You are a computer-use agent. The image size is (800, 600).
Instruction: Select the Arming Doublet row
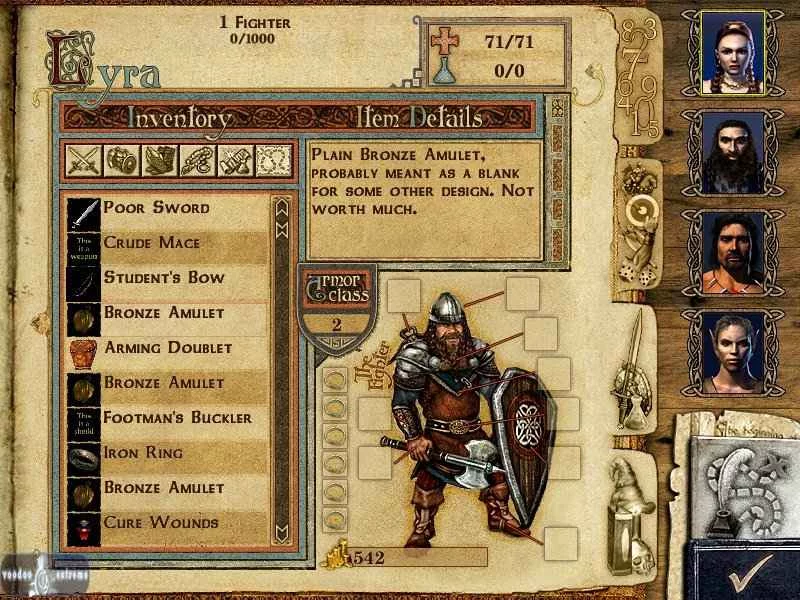point(167,348)
